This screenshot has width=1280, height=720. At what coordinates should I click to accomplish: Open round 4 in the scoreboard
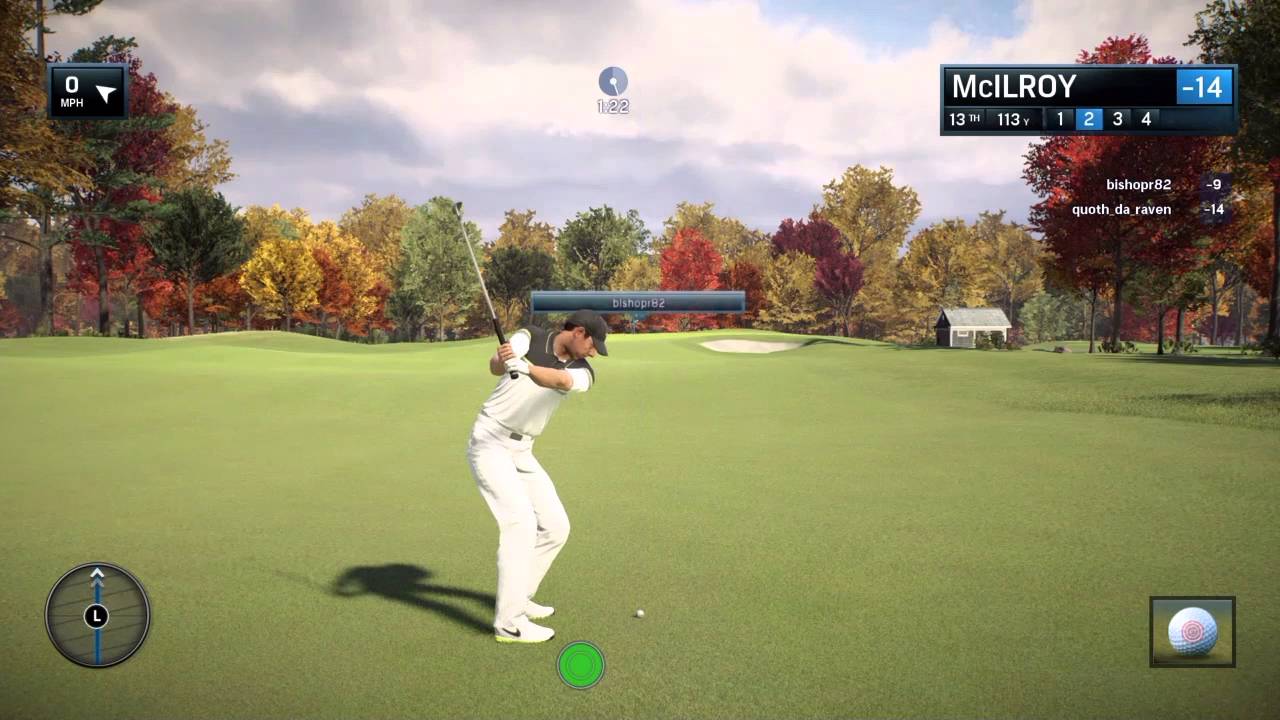(x=1146, y=120)
